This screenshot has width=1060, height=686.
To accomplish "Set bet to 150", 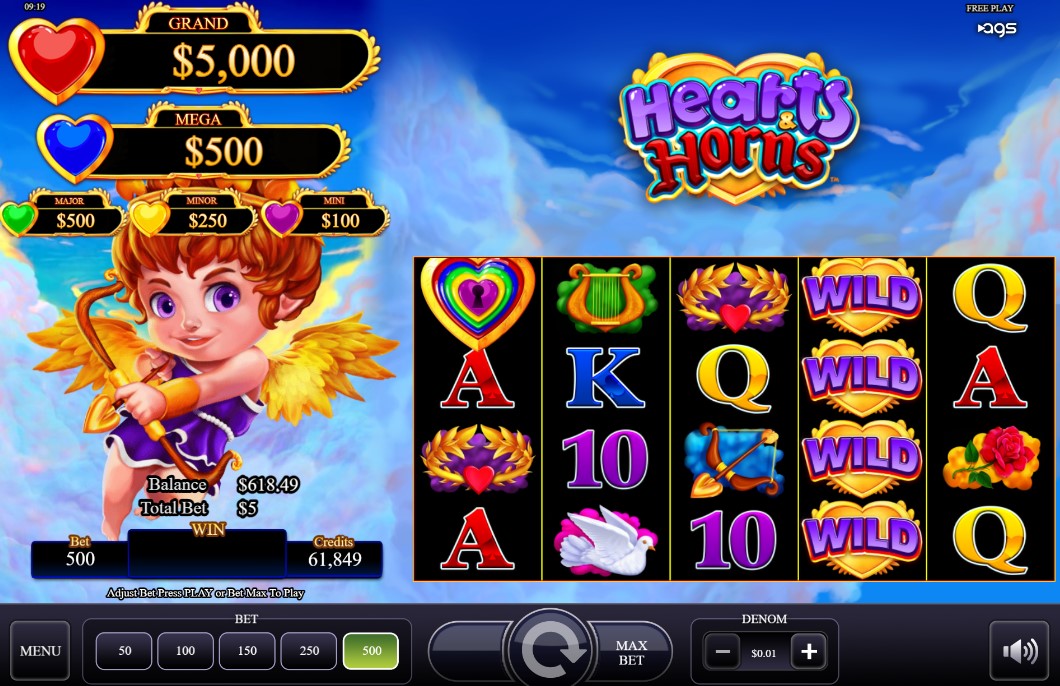I will point(247,651).
